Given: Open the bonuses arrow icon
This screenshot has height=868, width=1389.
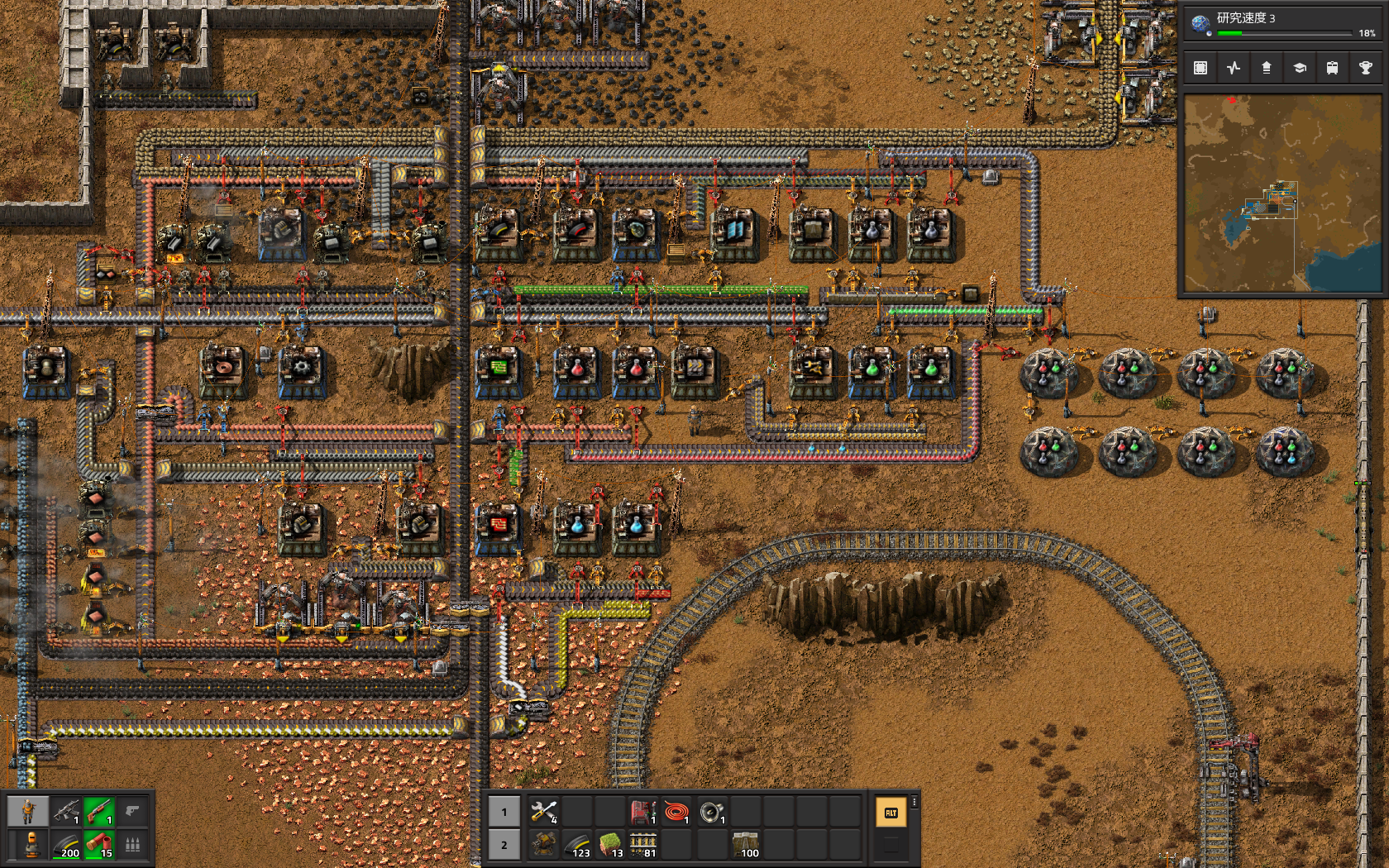Looking at the screenshot, I should [x=1267, y=68].
